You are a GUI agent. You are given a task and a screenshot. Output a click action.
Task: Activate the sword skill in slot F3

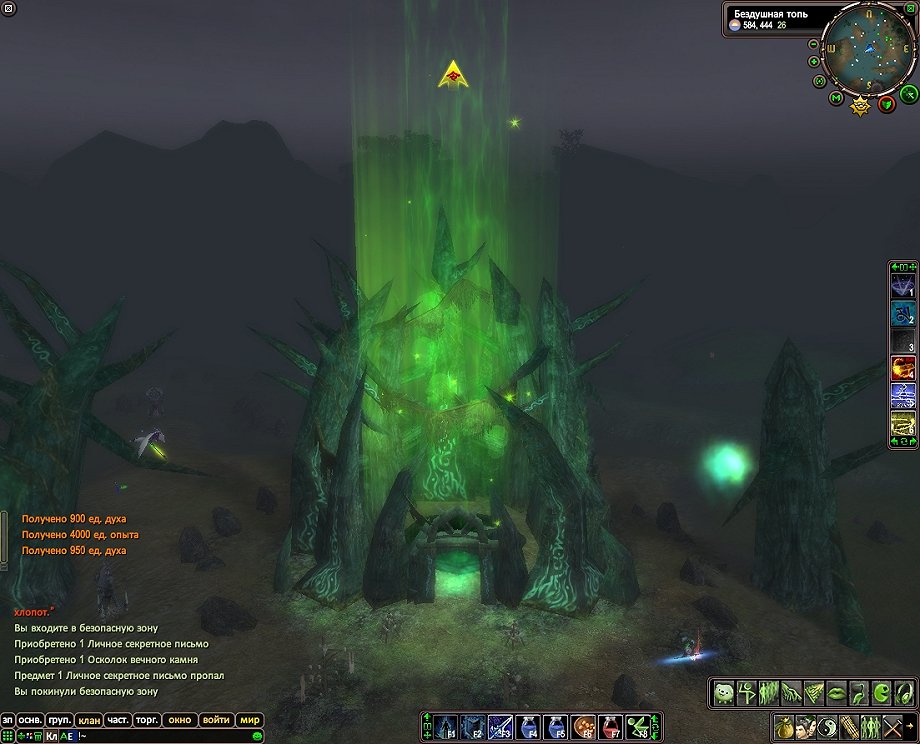tap(500, 727)
